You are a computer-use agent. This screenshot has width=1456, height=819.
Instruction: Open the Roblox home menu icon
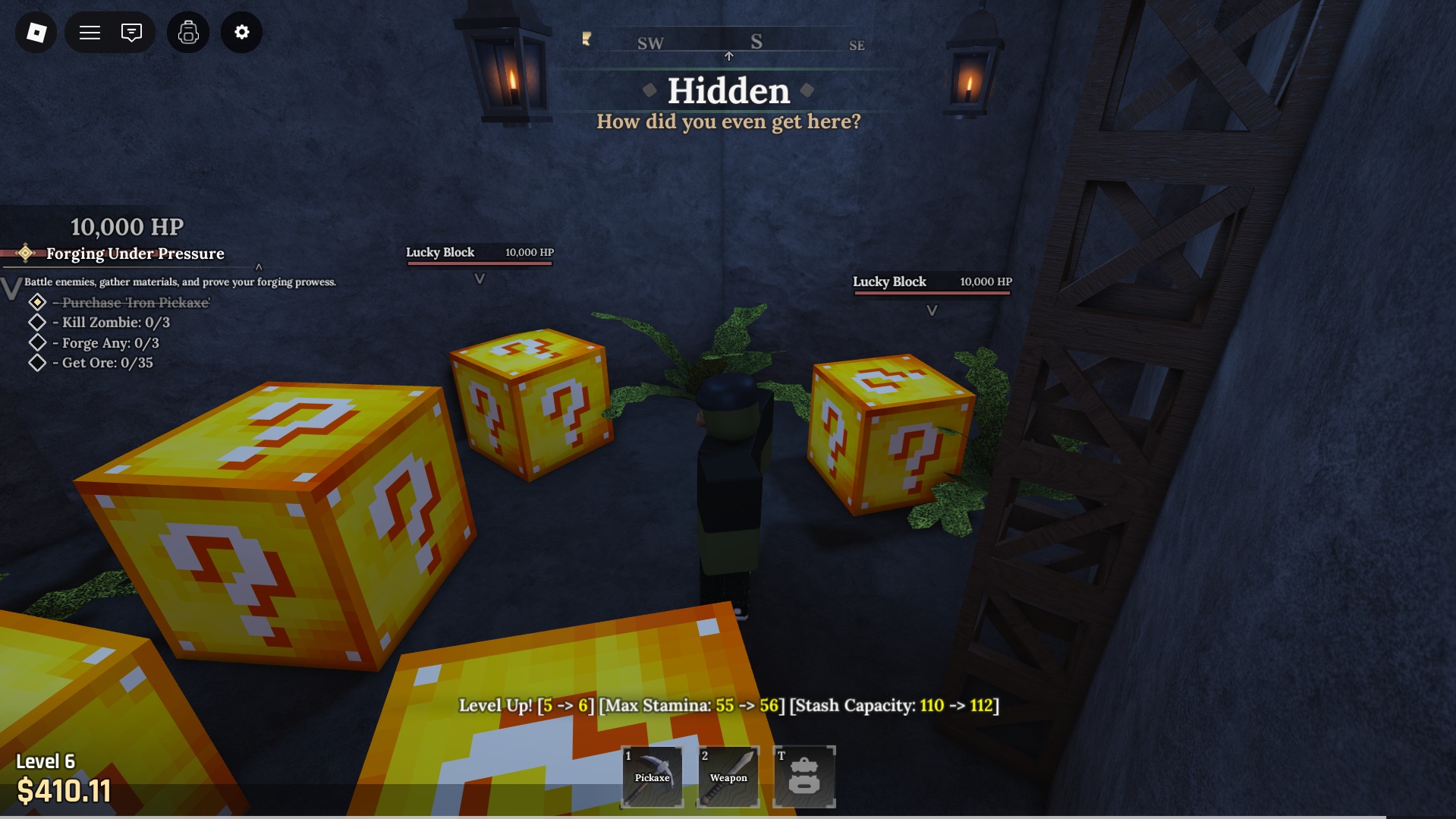(x=35, y=32)
